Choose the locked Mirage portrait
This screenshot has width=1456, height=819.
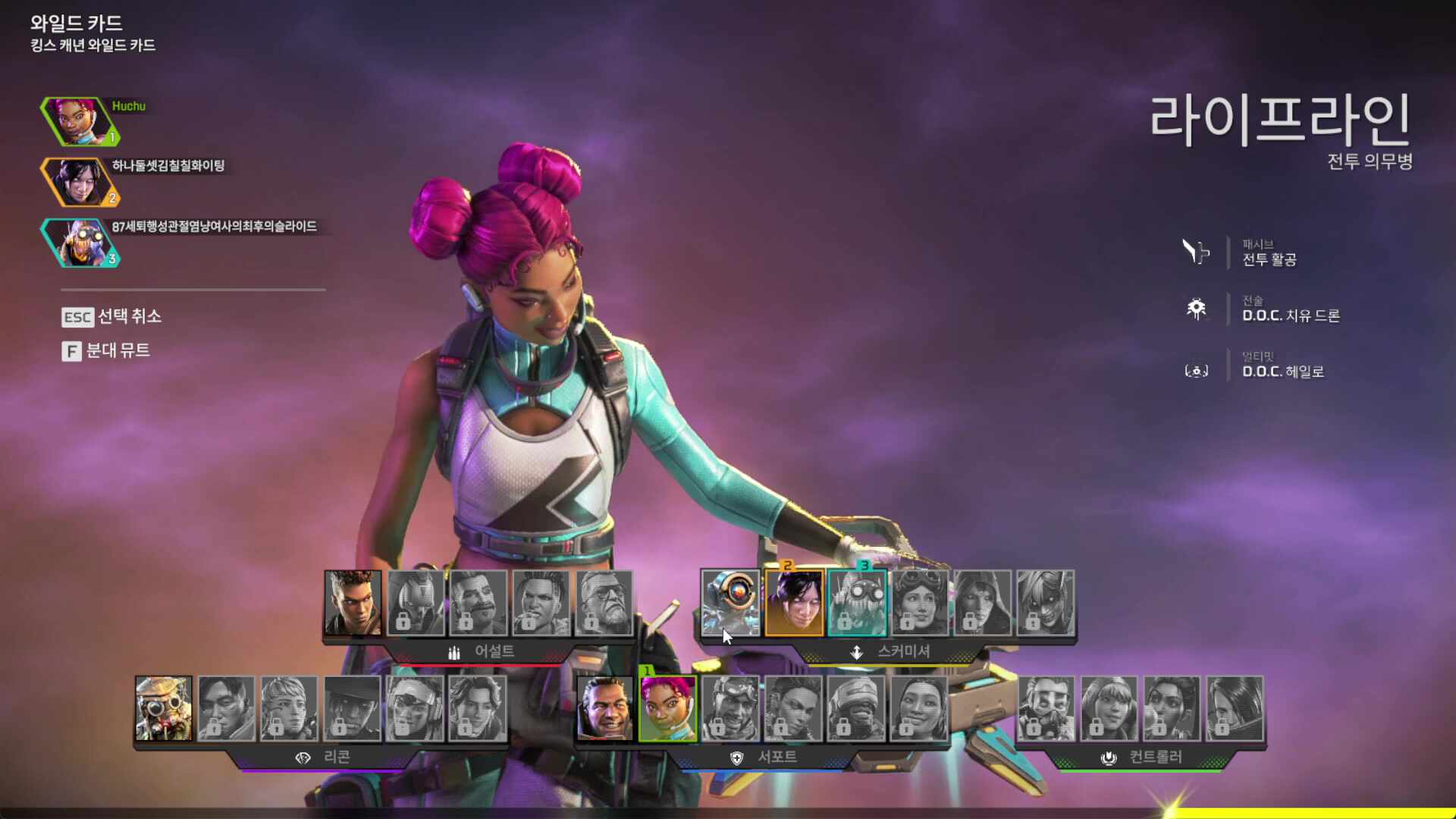(730, 708)
